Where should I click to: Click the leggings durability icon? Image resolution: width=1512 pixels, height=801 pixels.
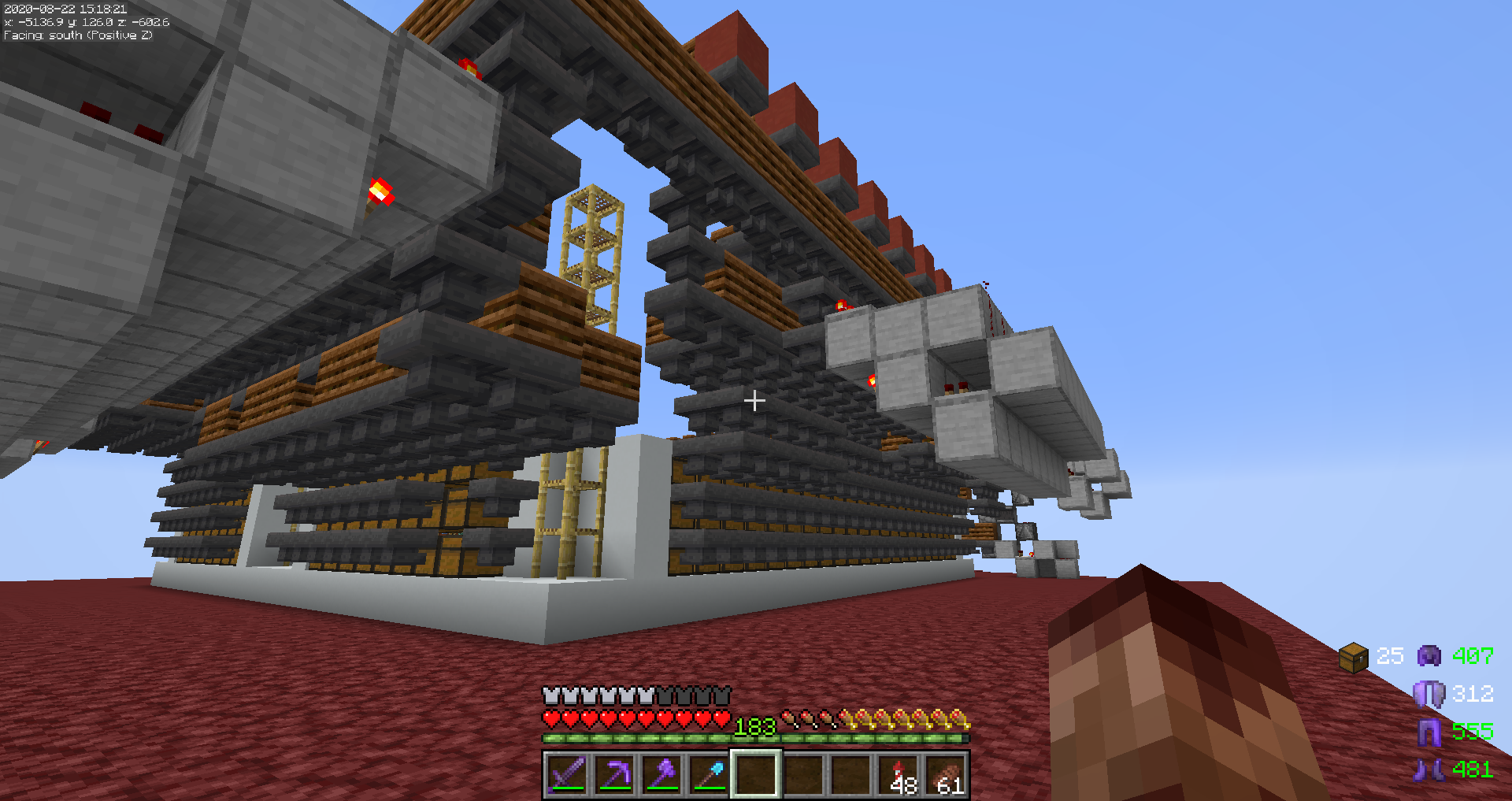(x=1429, y=732)
